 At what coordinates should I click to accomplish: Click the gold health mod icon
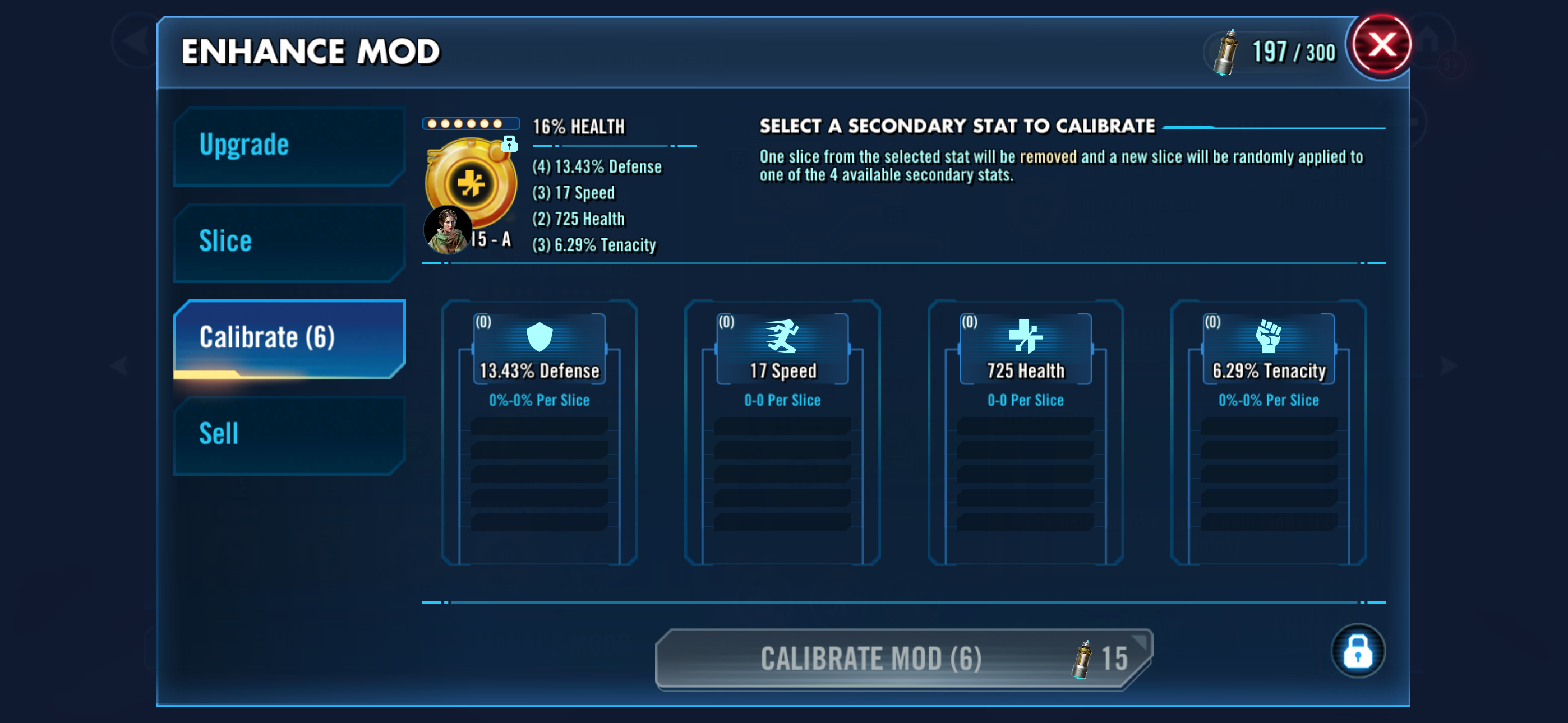(x=471, y=183)
